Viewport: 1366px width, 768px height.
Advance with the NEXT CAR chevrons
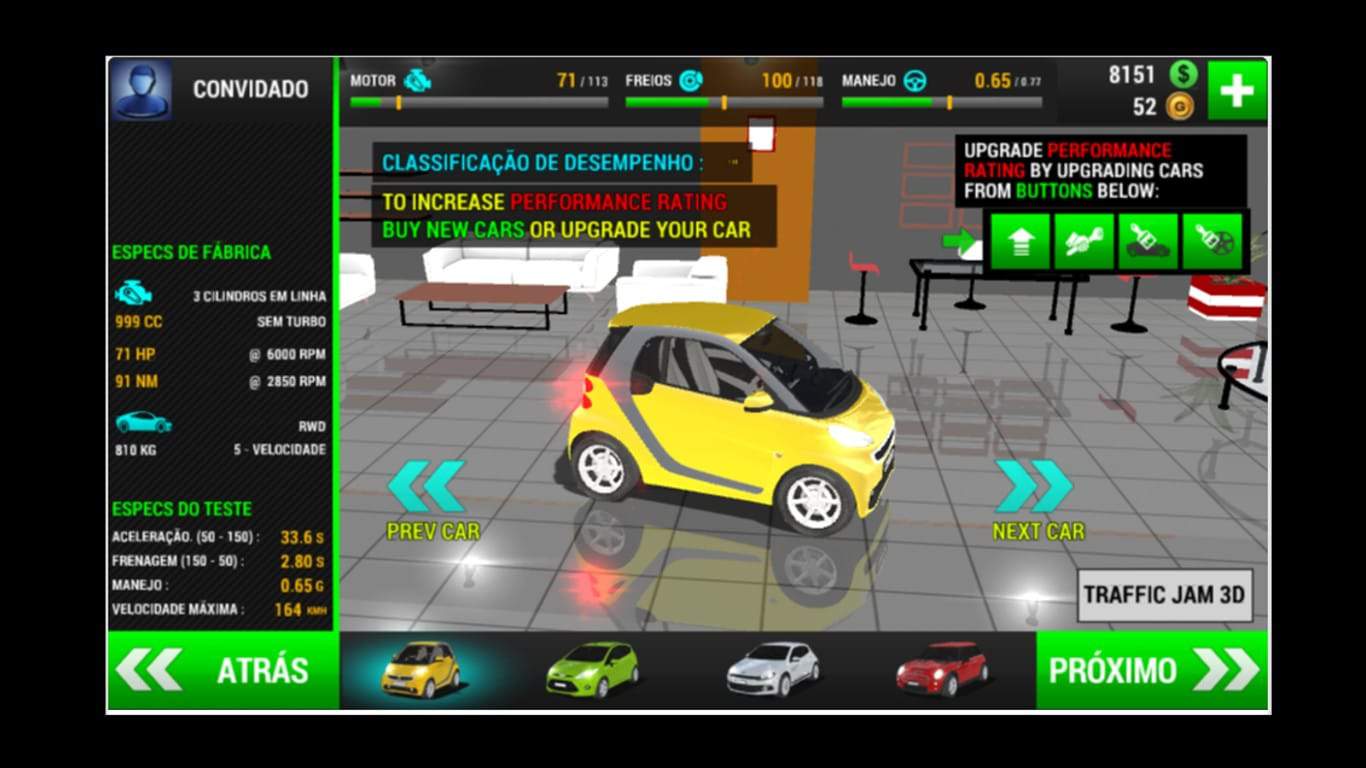click(1032, 488)
